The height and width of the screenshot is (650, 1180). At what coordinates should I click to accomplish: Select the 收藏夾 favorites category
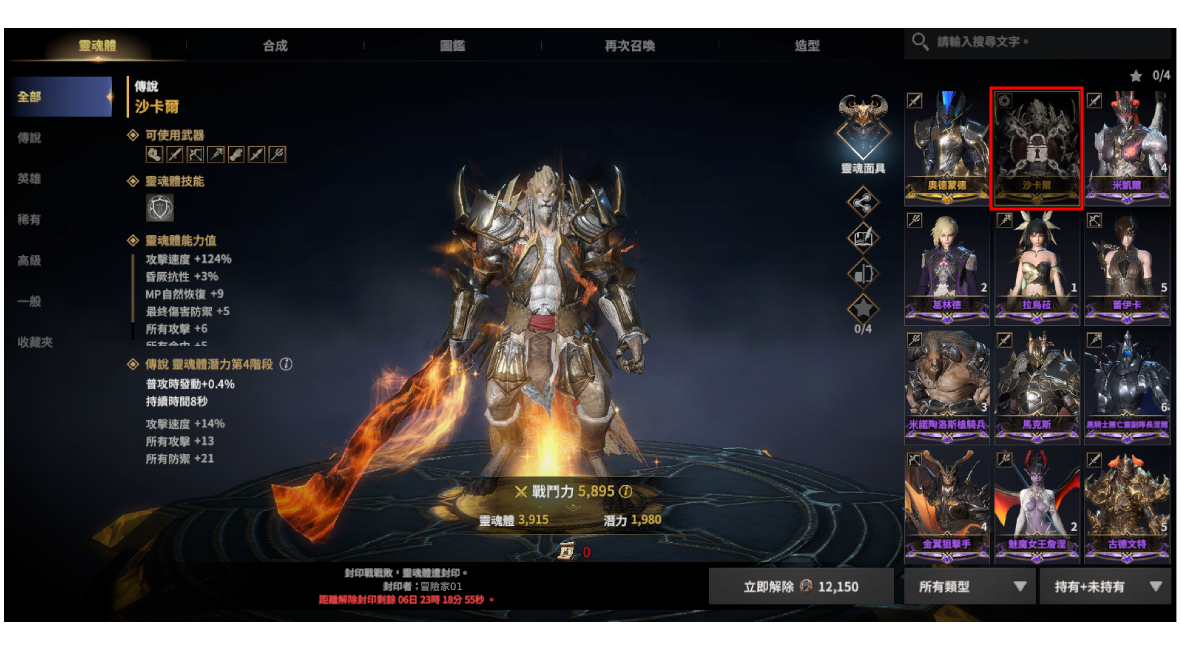click(35, 342)
